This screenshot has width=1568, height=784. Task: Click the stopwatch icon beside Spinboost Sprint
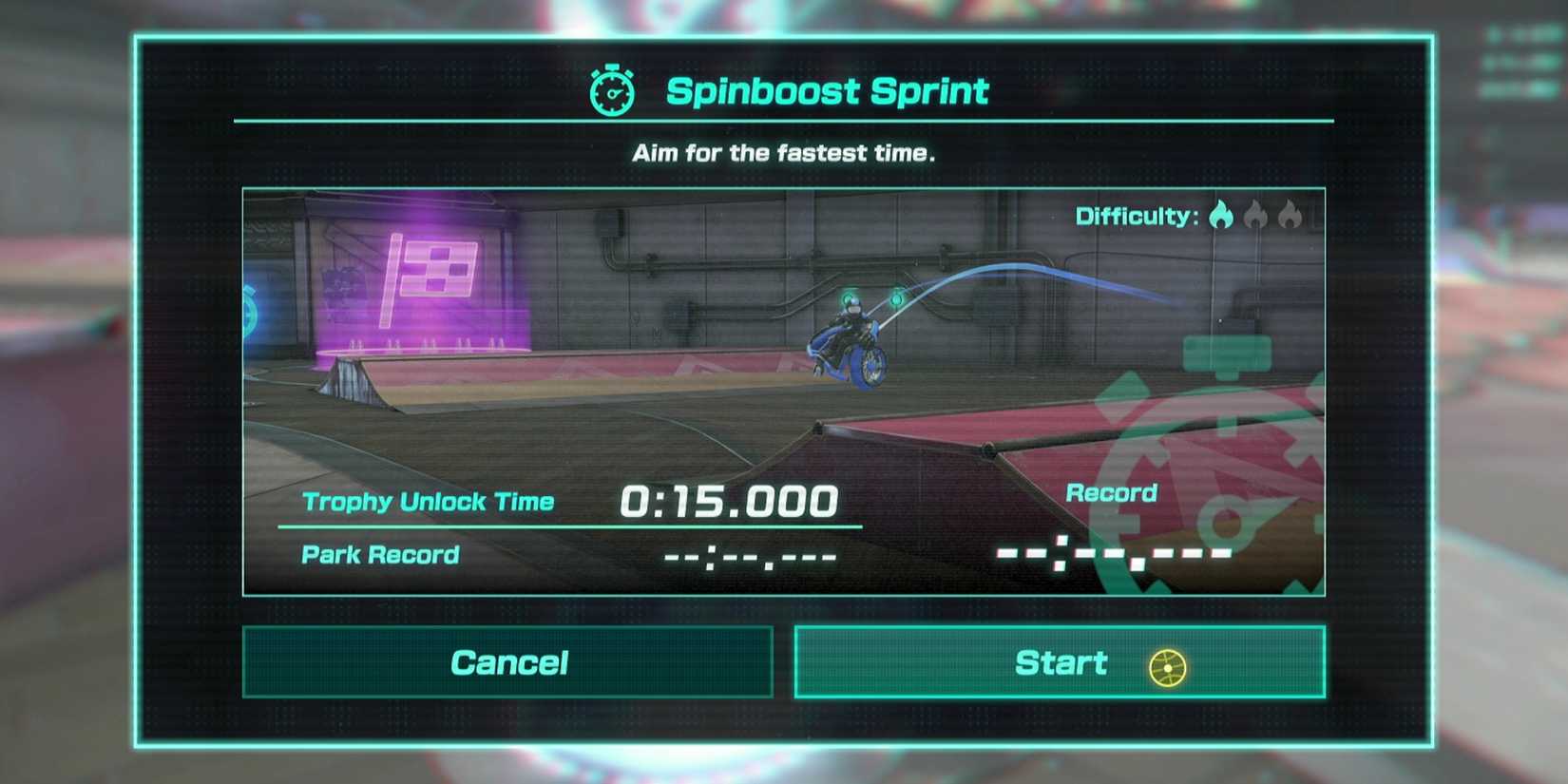(x=612, y=90)
